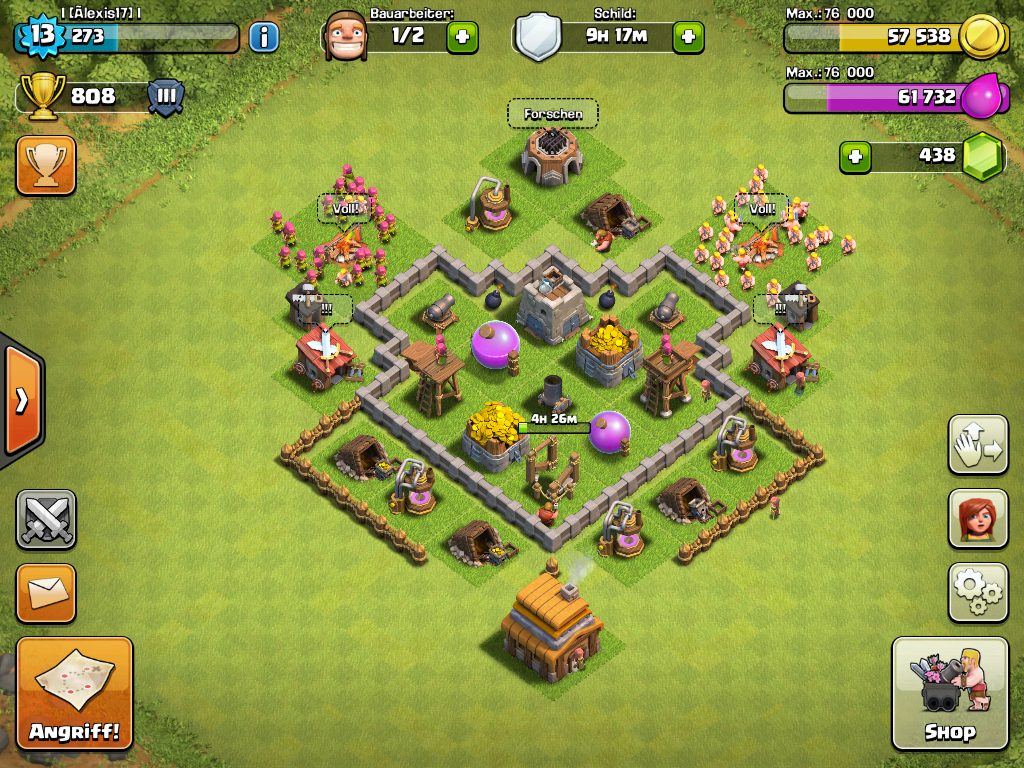Open the envelope messages inbox
The image size is (1024, 768).
(45, 592)
